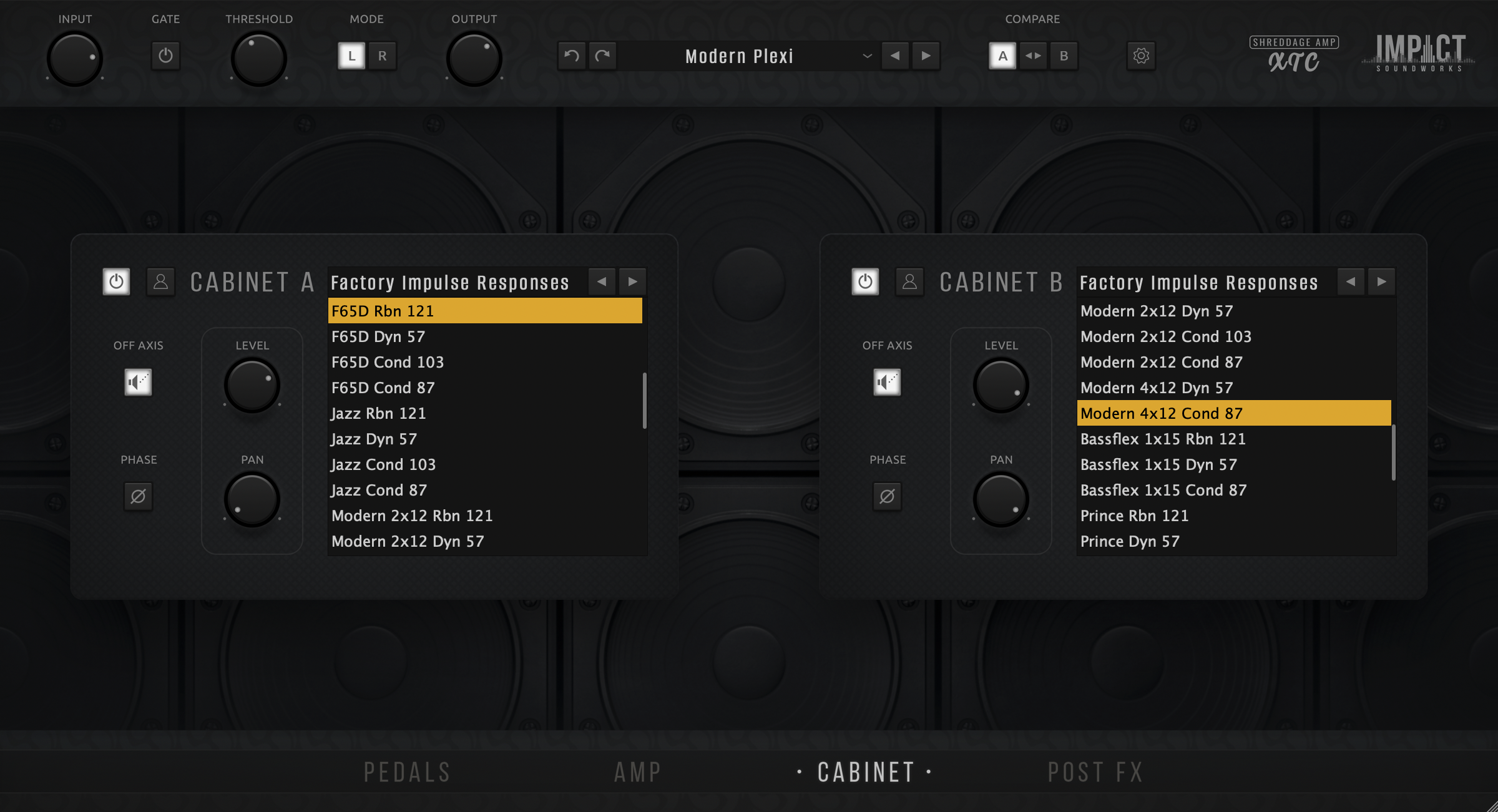Click the undo arrow button
1498x812 pixels.
(571, 56)
